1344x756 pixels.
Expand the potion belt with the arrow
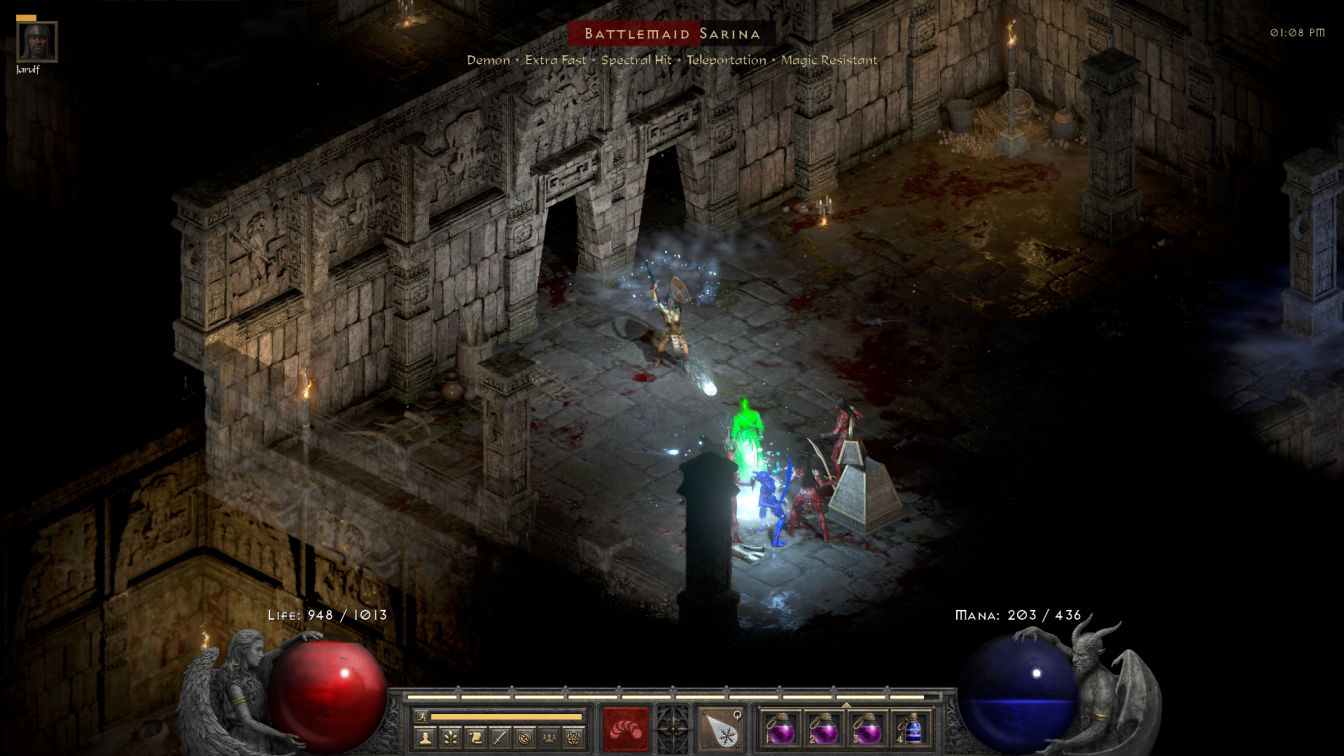click(846, 705)
